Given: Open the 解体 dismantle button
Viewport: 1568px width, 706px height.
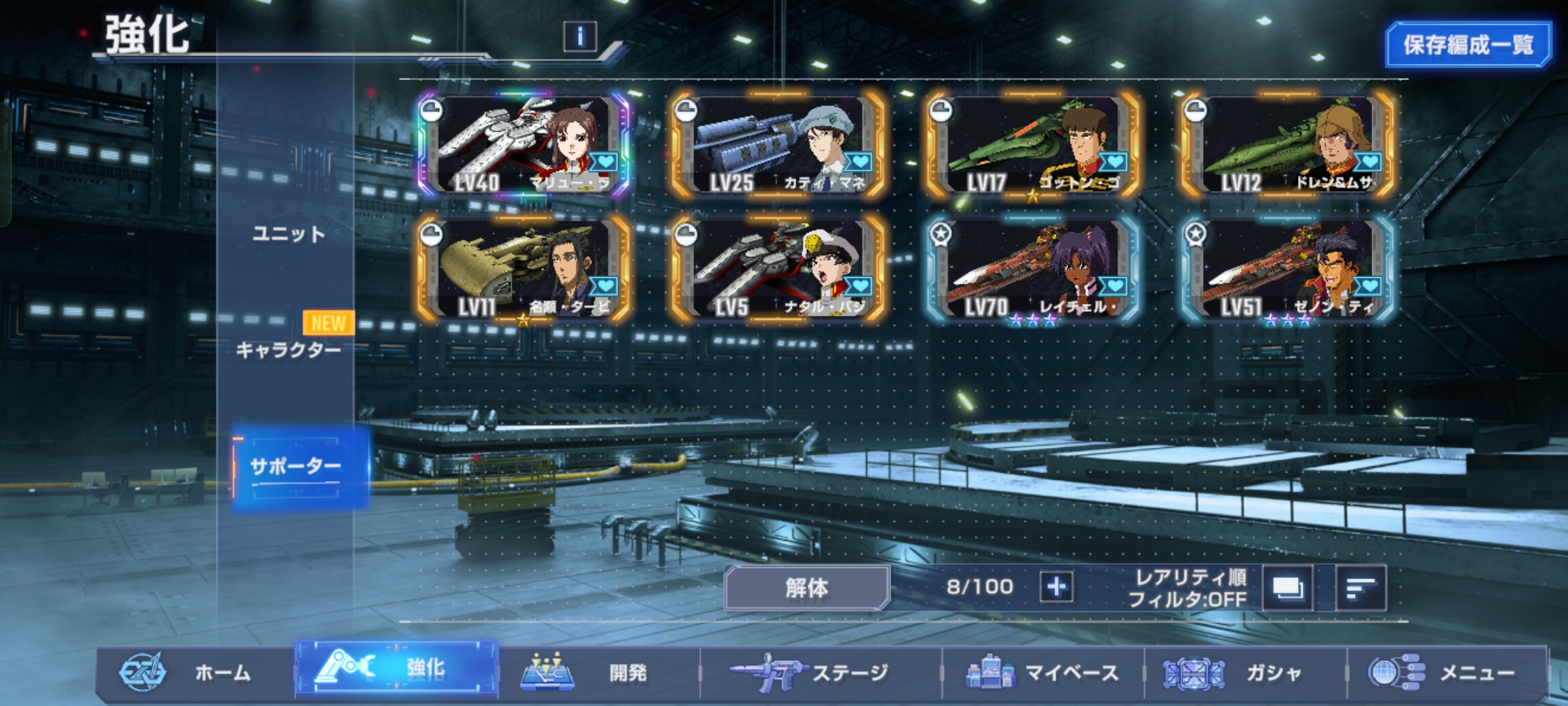Looking at the screenshot, I should pos(806,588).
